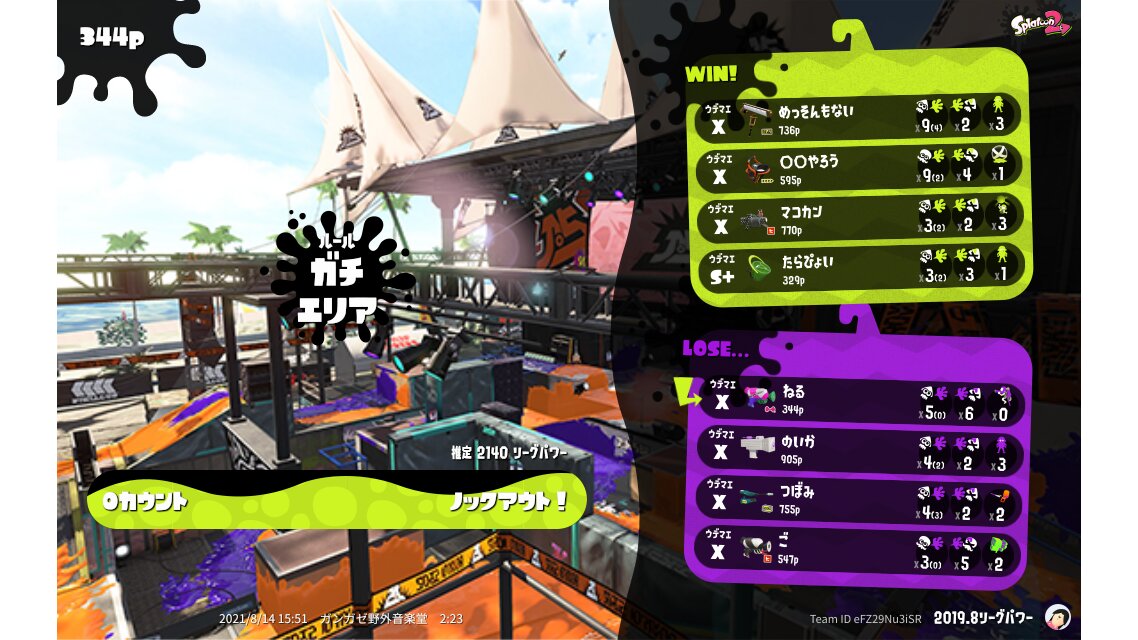Click the player avatar icon beside League Power
This screenshot has width=1138, height=640.
click(1056, 616)
